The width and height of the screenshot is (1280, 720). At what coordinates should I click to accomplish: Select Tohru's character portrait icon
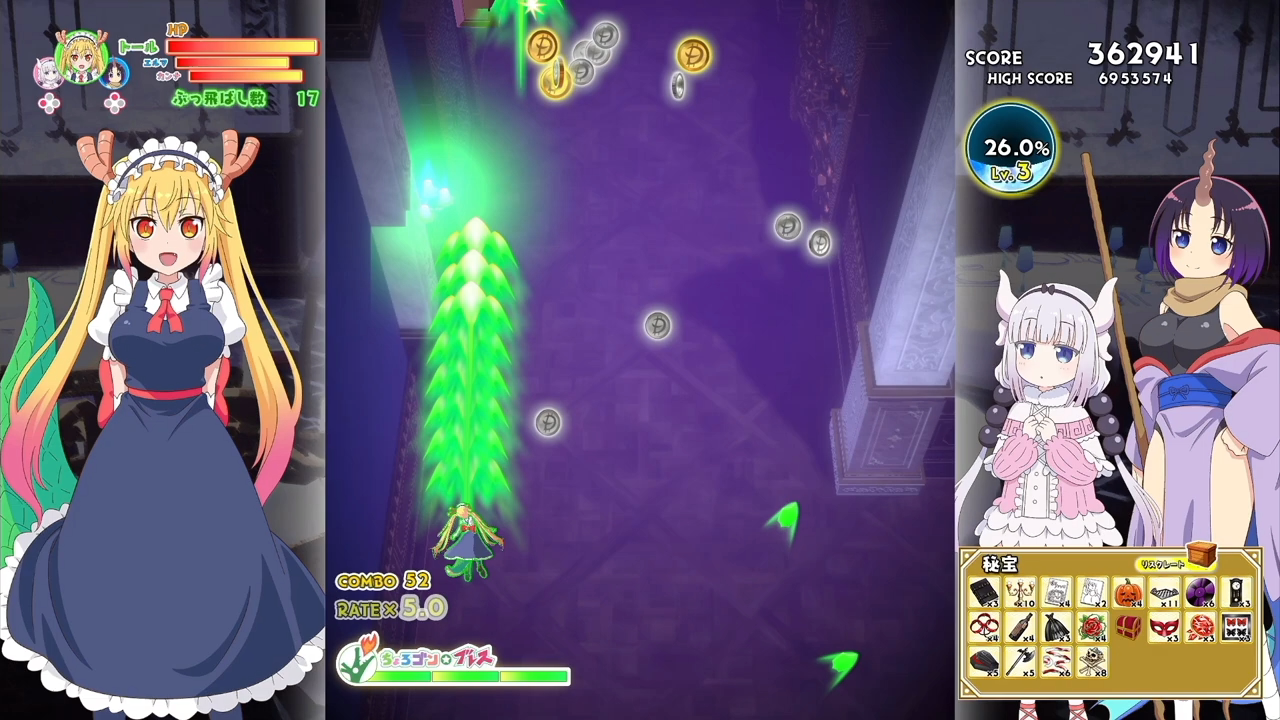click(78, 60)
